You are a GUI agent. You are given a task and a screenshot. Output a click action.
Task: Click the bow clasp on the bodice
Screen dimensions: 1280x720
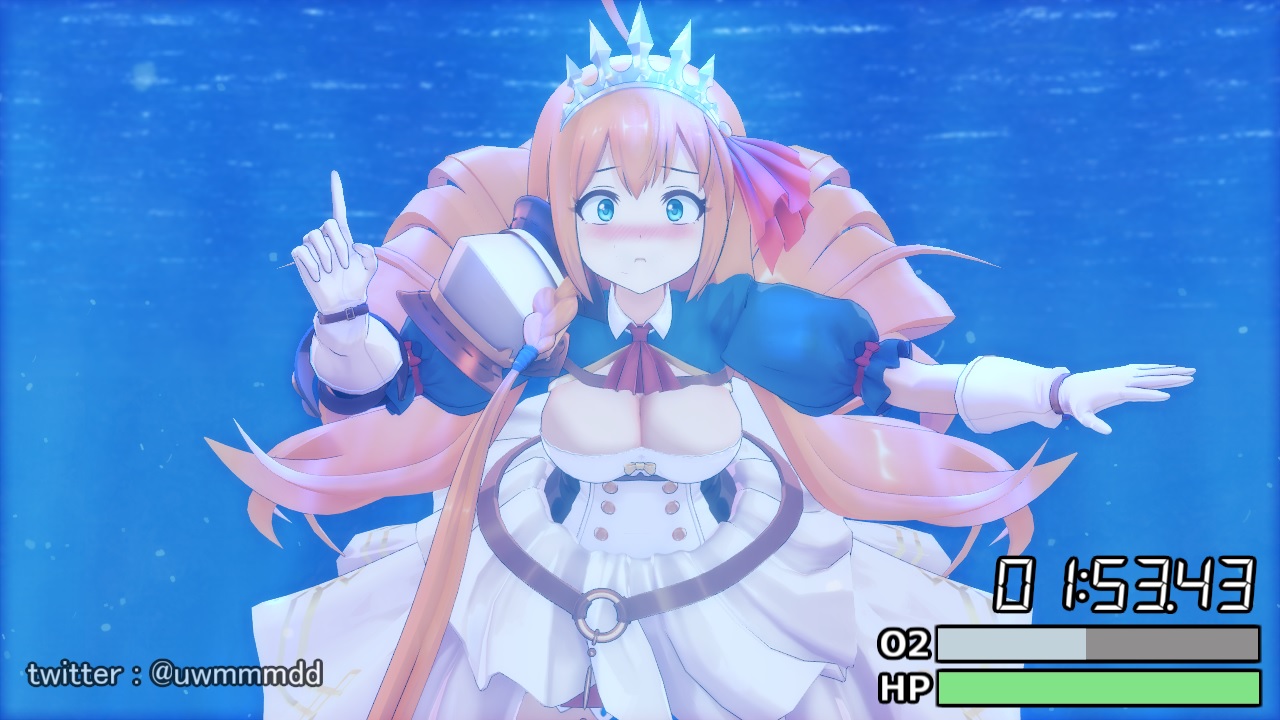point(638,468)
